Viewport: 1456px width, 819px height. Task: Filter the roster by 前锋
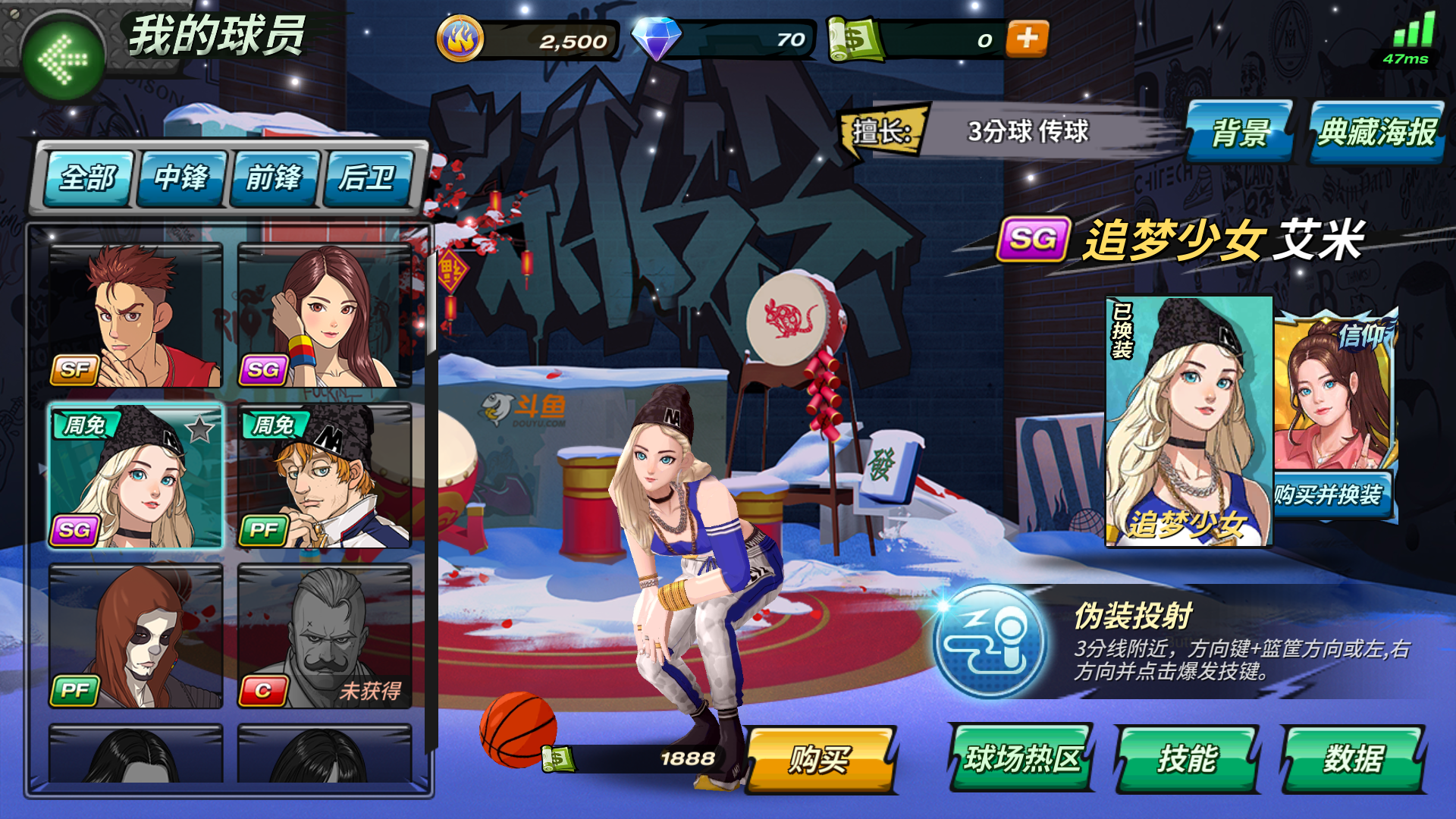point(274,178)
